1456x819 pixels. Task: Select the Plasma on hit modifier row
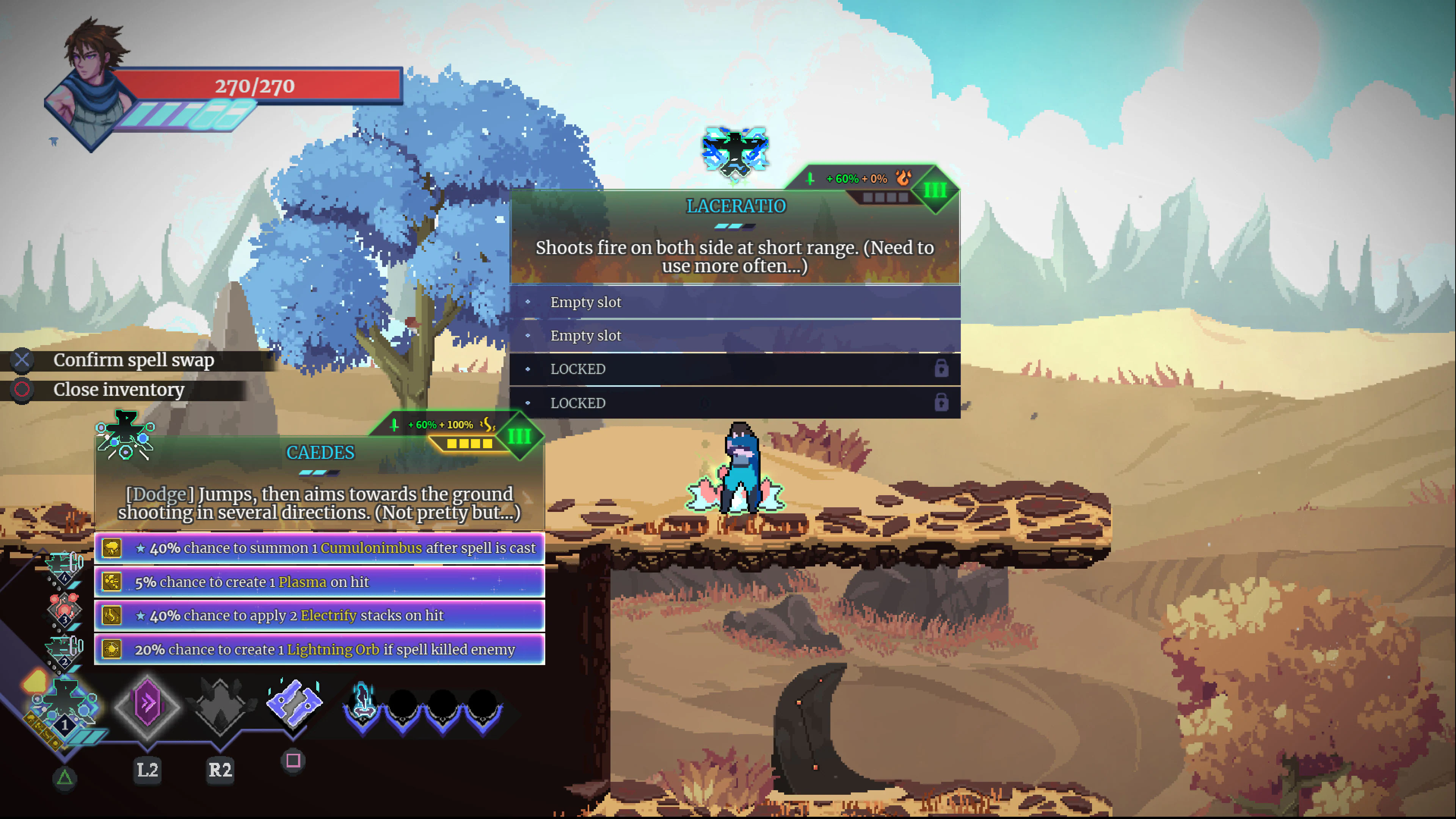(319, 582)
